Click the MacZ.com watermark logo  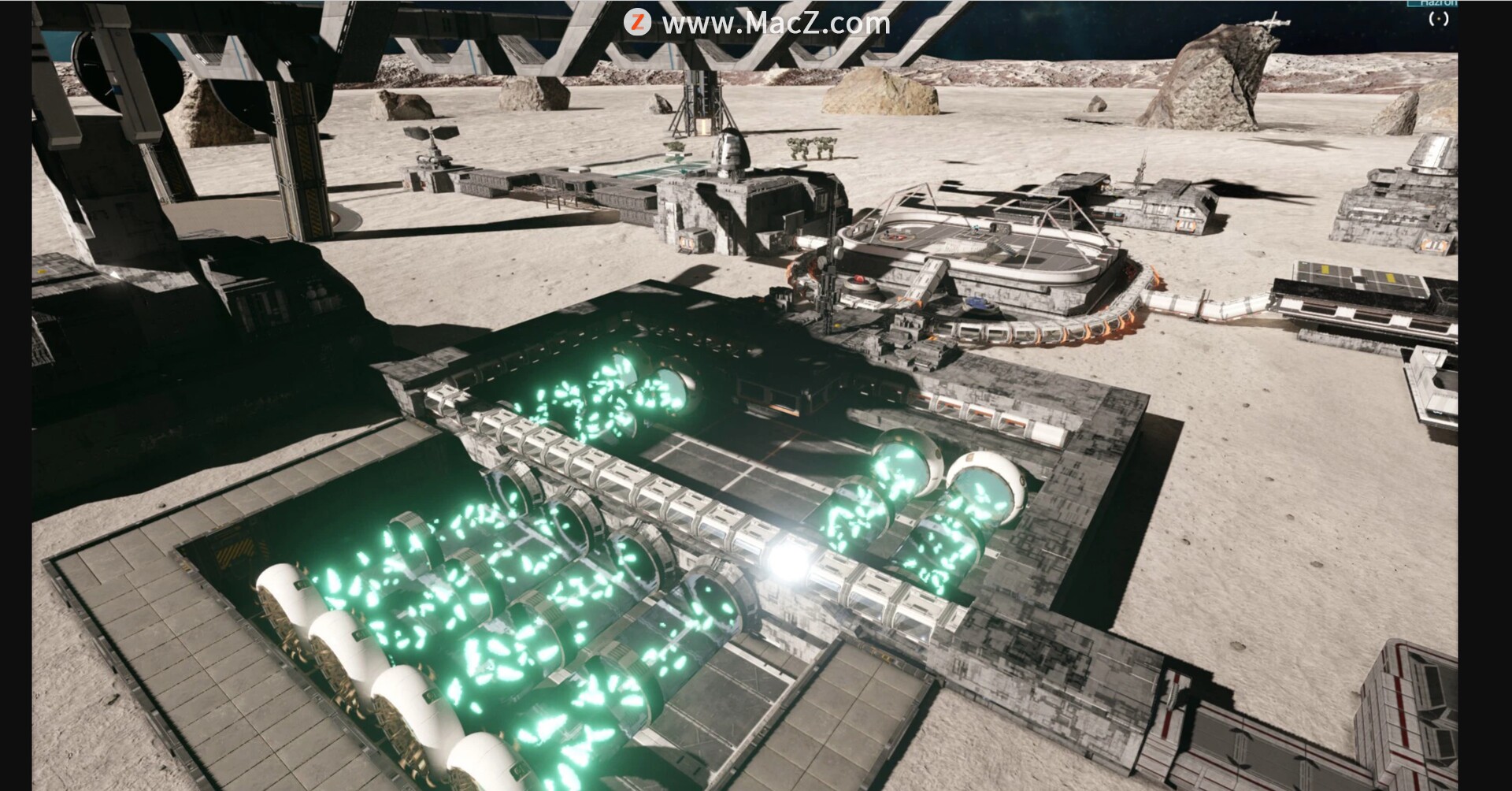(637, 22)
